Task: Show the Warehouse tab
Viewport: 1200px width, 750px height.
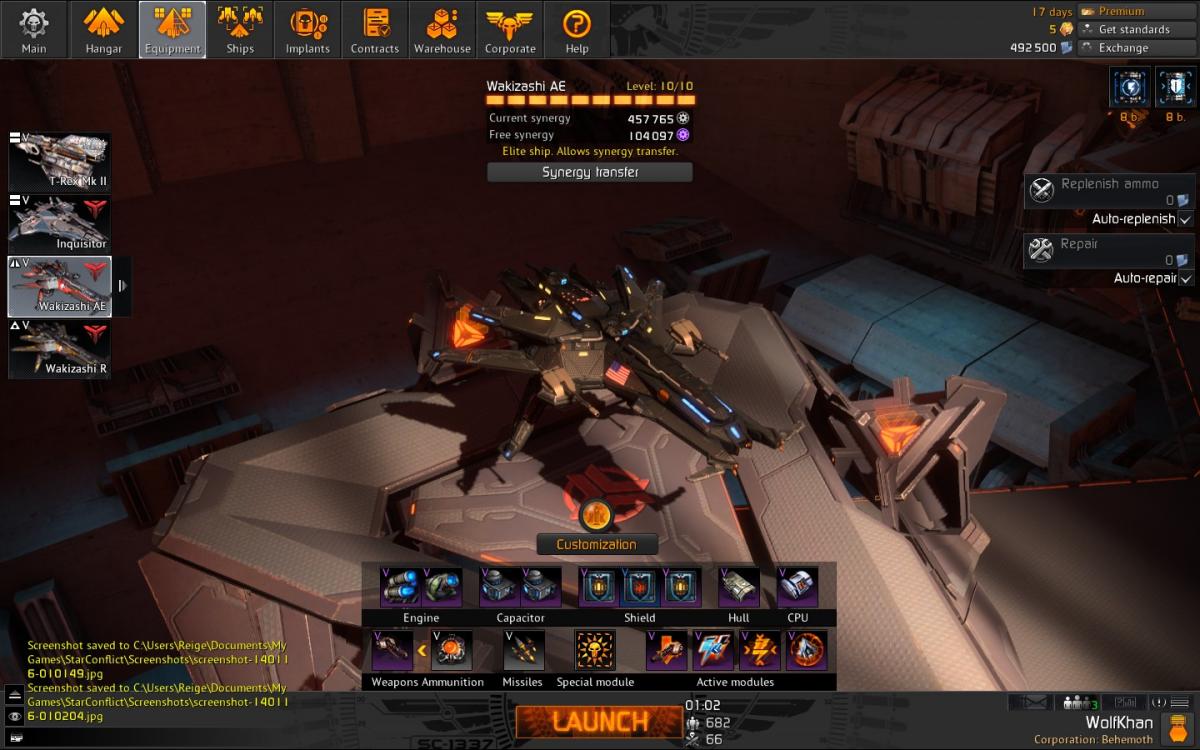Action: (442, 30)
